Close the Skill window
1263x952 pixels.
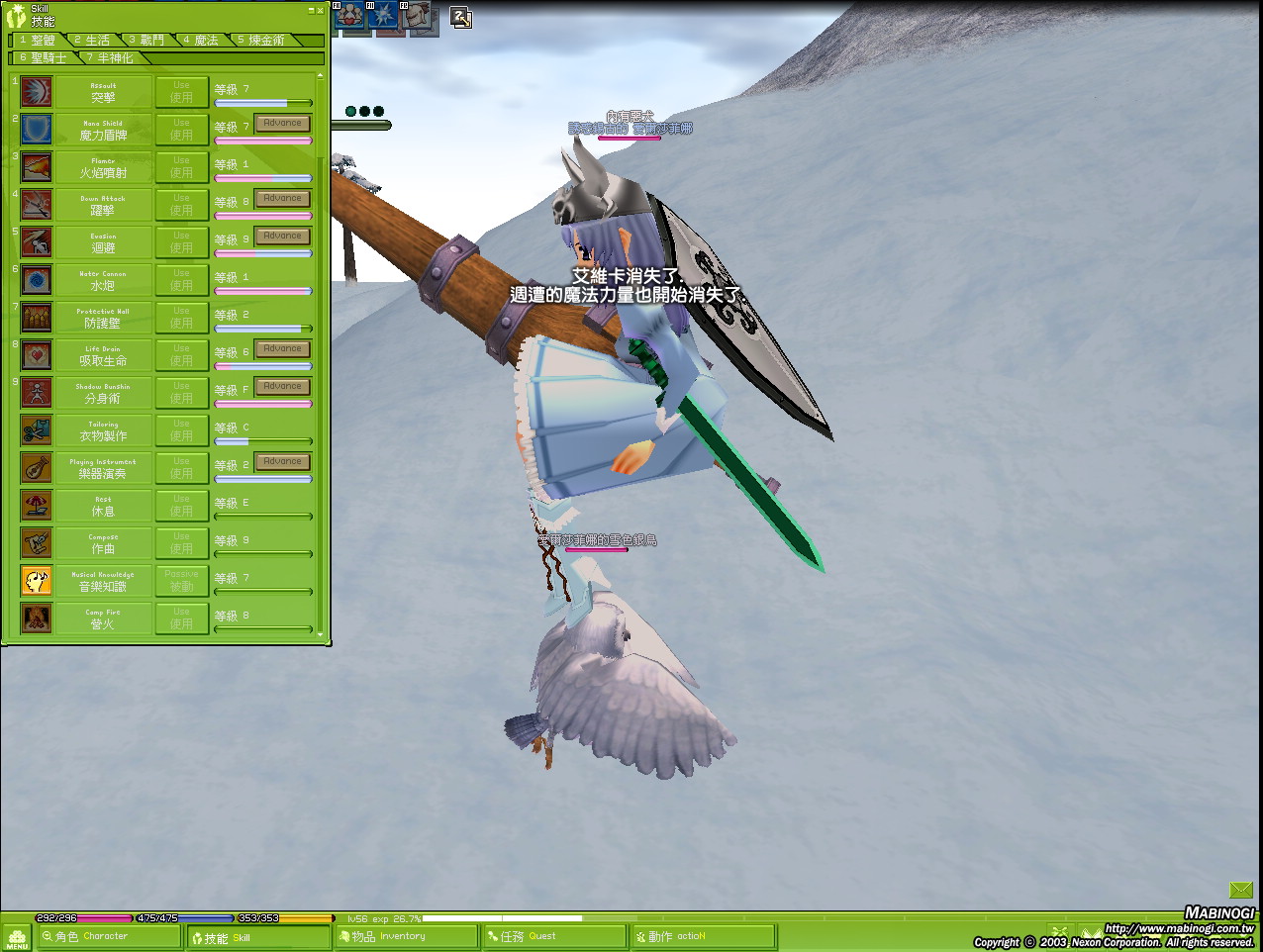[x=321, y=11]
